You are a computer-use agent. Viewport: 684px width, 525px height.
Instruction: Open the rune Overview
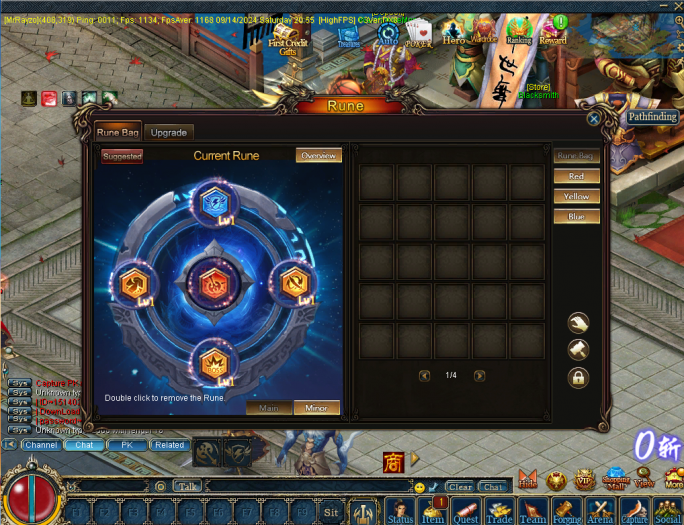318,156
